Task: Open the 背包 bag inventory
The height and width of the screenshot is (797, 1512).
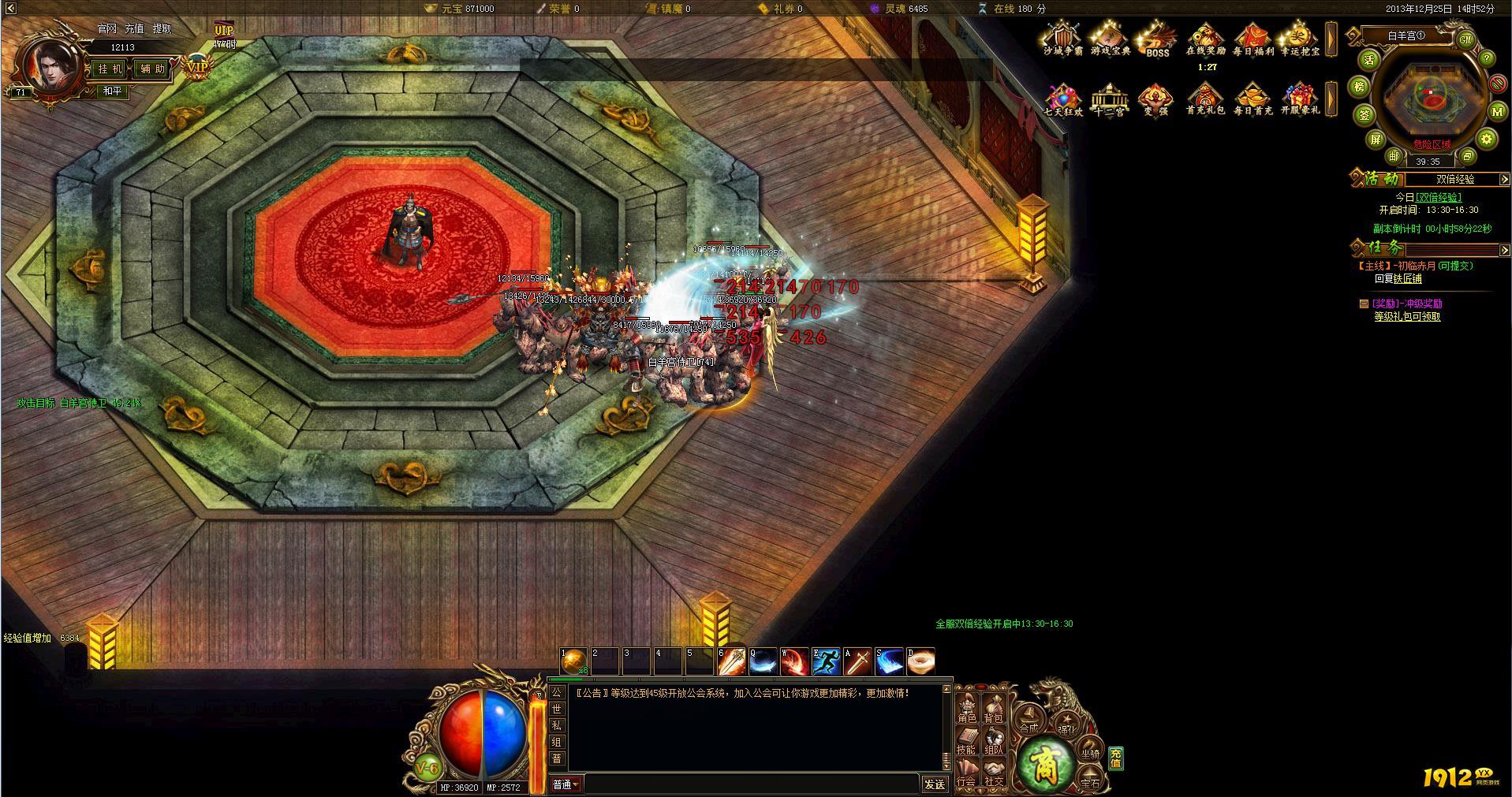Action: pos(994,709)
